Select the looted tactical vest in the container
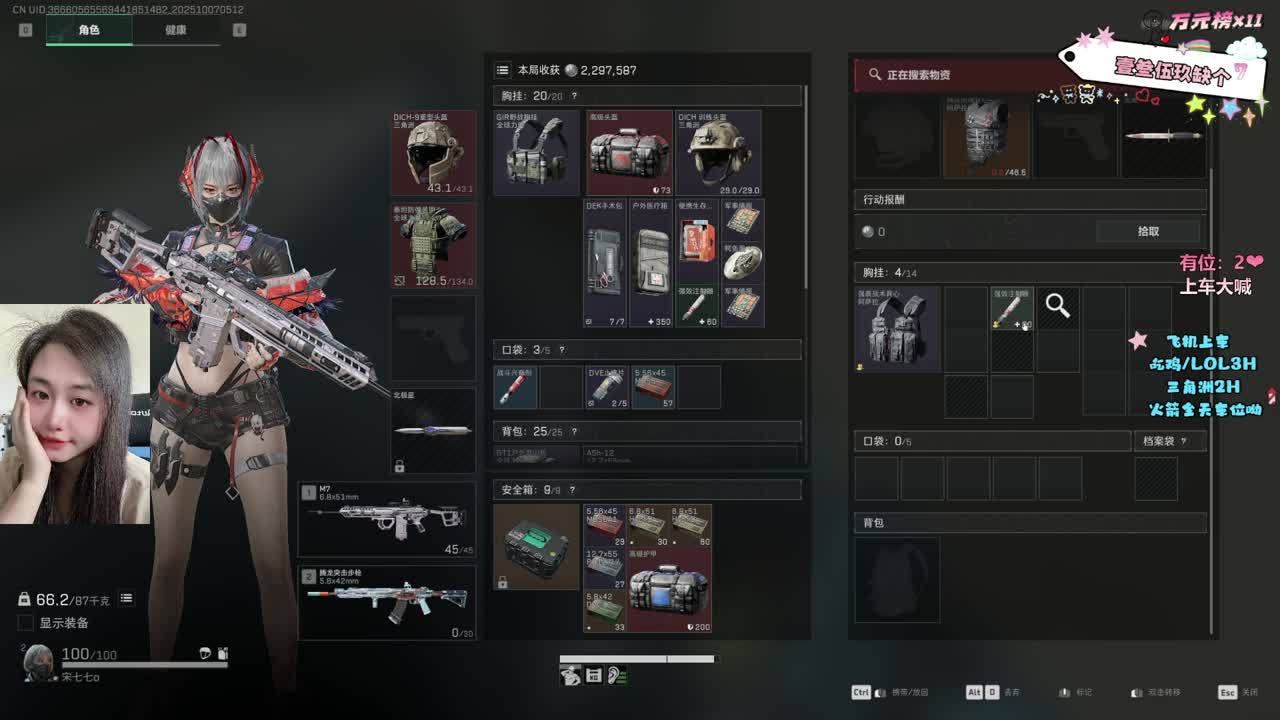Image resolution: width=1280 pixels, height=720 pixels. click(897, 330)
